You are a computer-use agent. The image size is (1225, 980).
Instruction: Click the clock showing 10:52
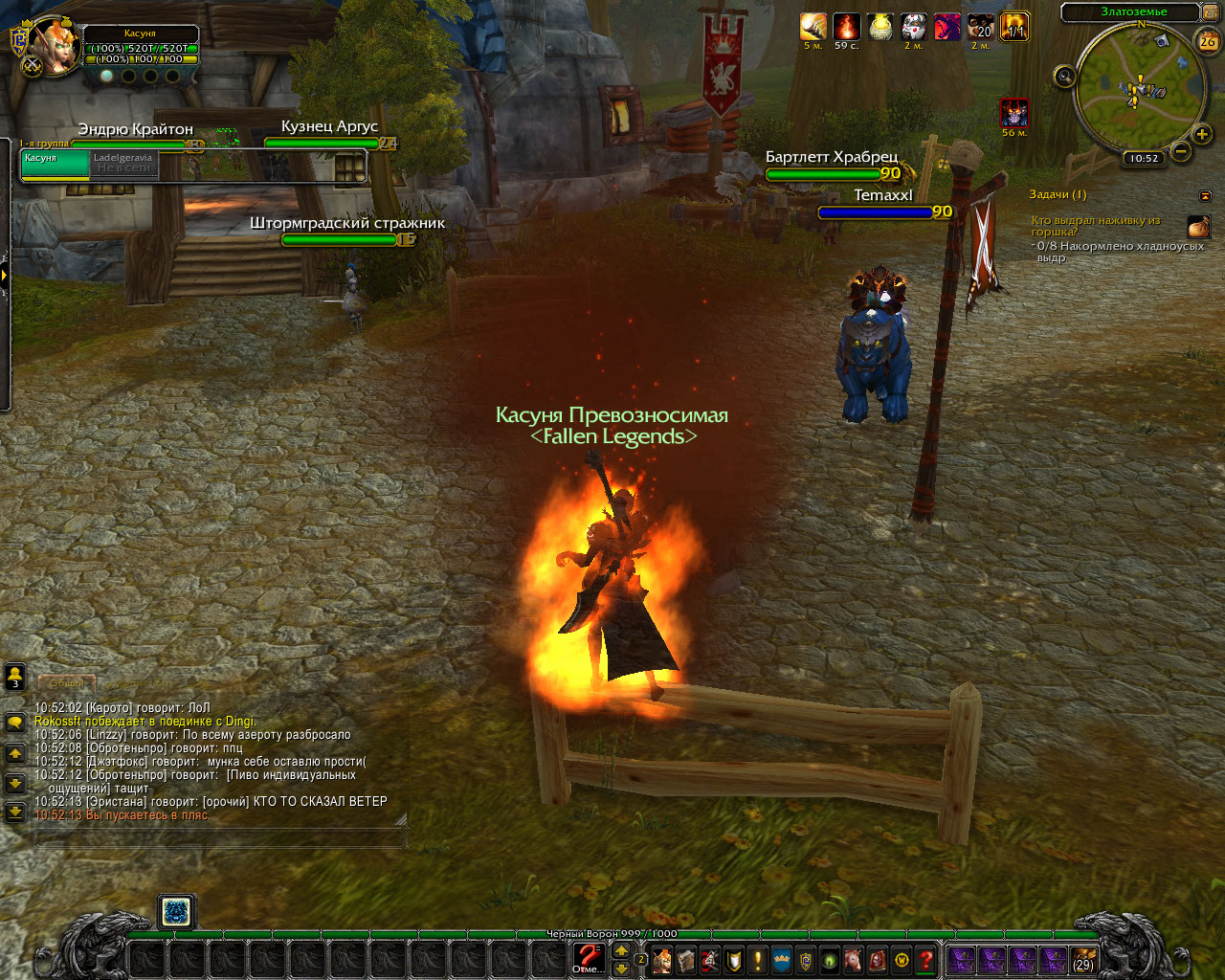point(1143,159)
